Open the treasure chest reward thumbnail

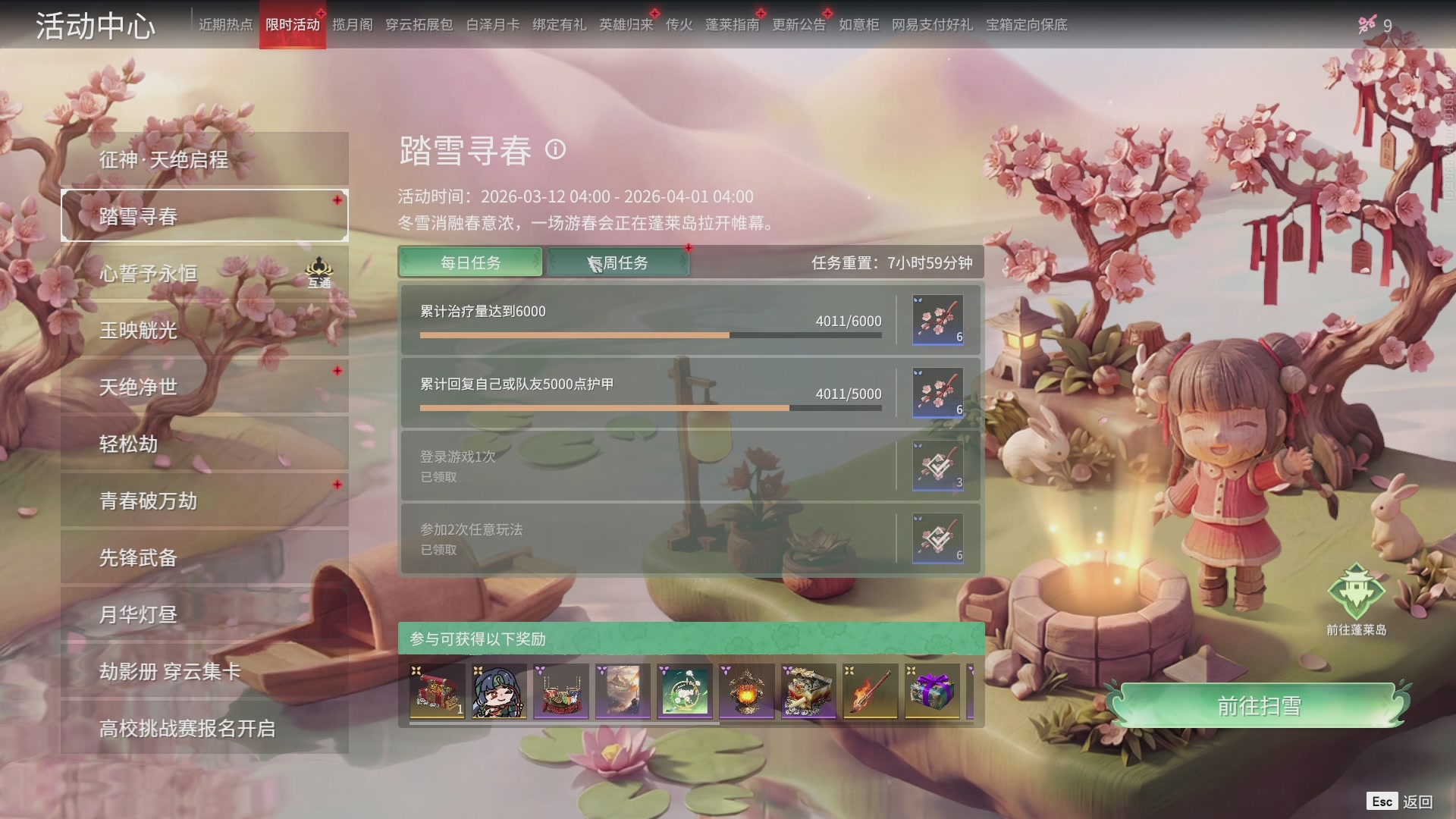pos(437,691)
